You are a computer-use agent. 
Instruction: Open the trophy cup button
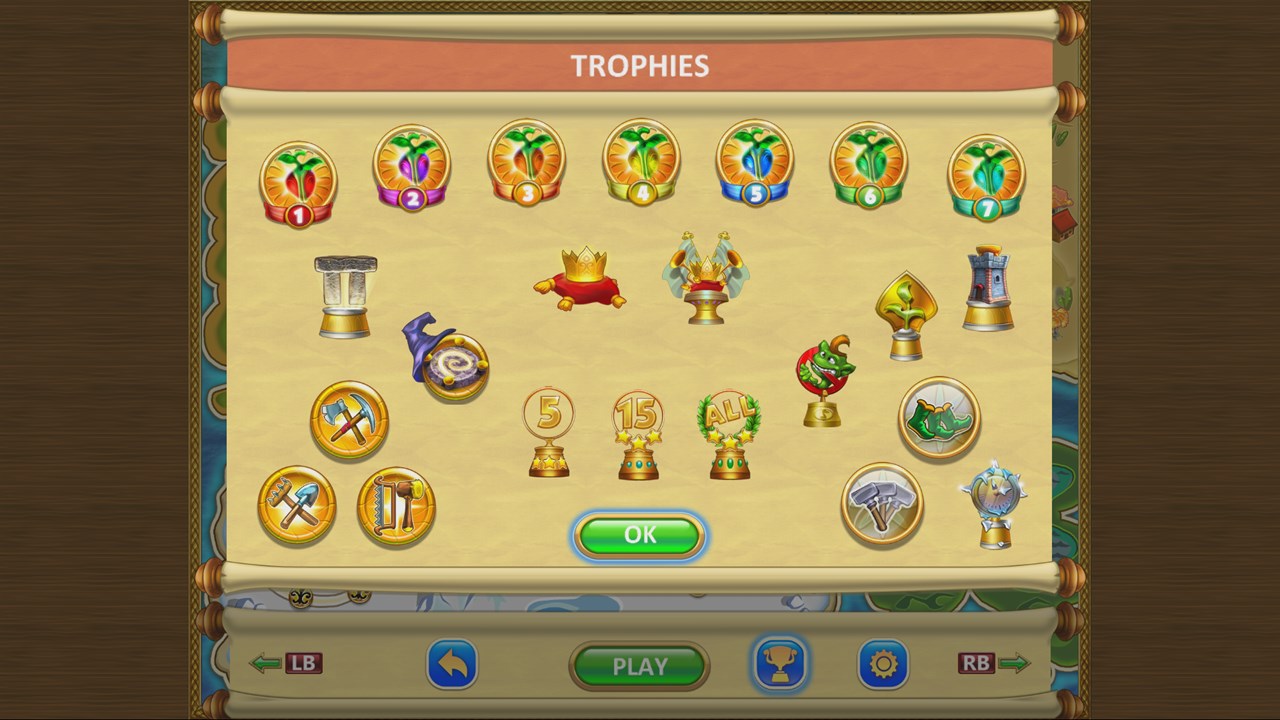pyautogui.click(x=779, y=664)
